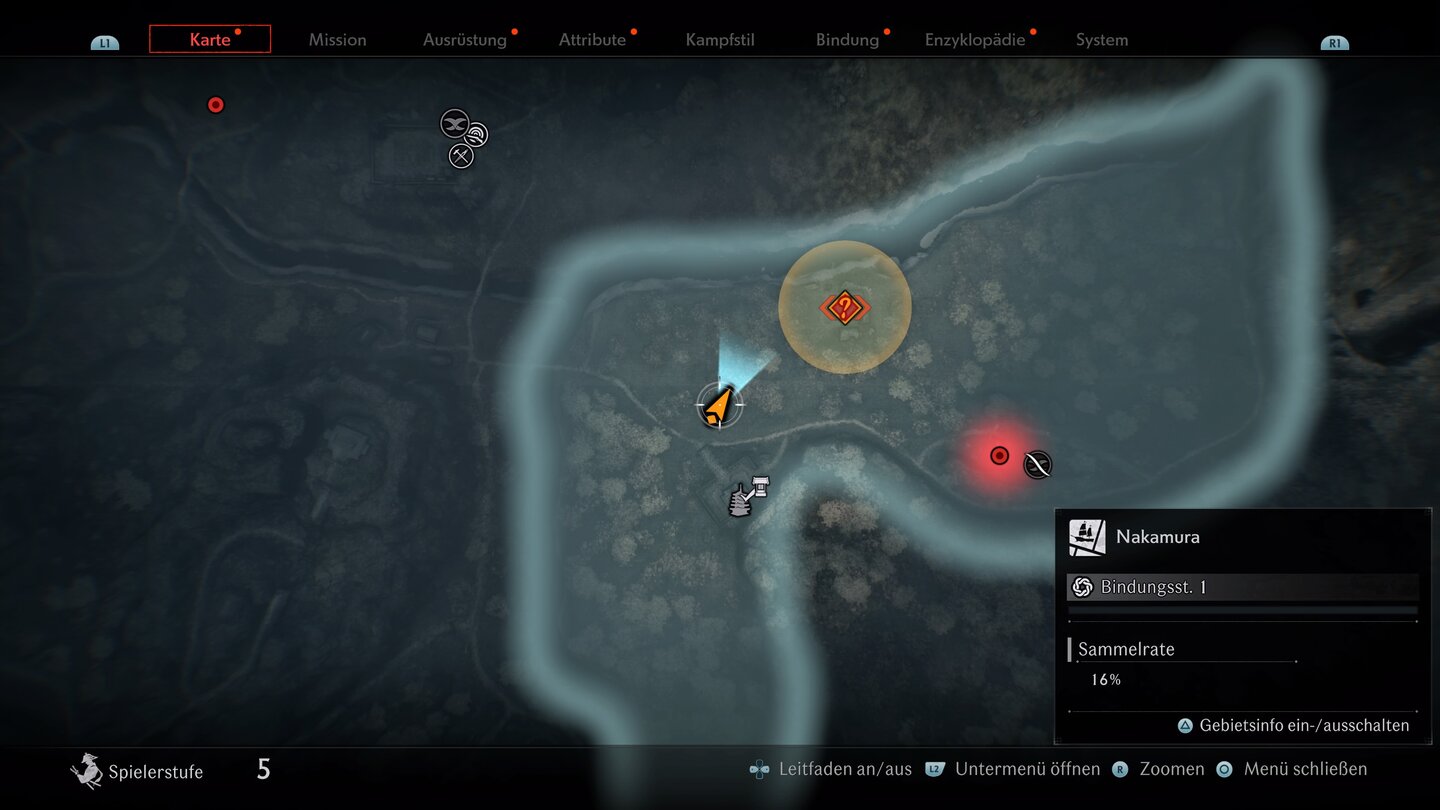Click the red dot marker without glow
Screen dimensions: 1440x810
coord(215,105)
